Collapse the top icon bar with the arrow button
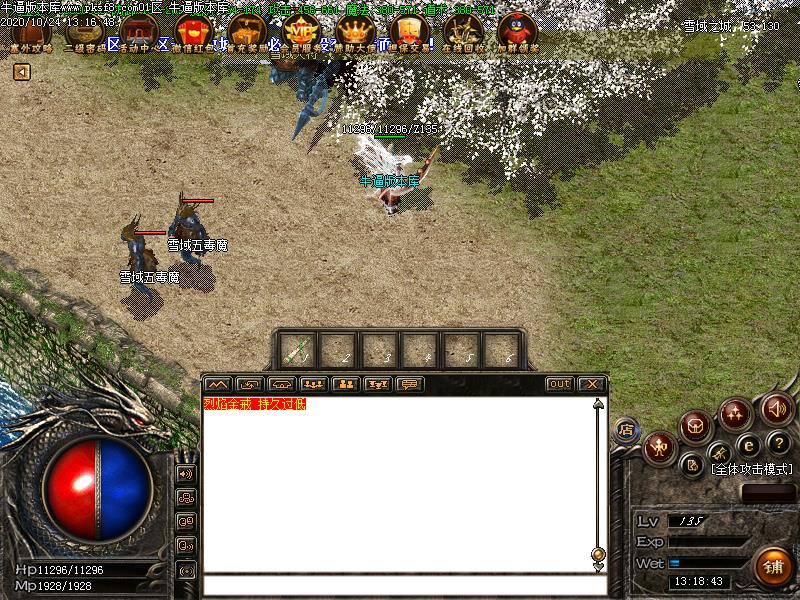This screenshot has height=600, width=800. [21, 72]
